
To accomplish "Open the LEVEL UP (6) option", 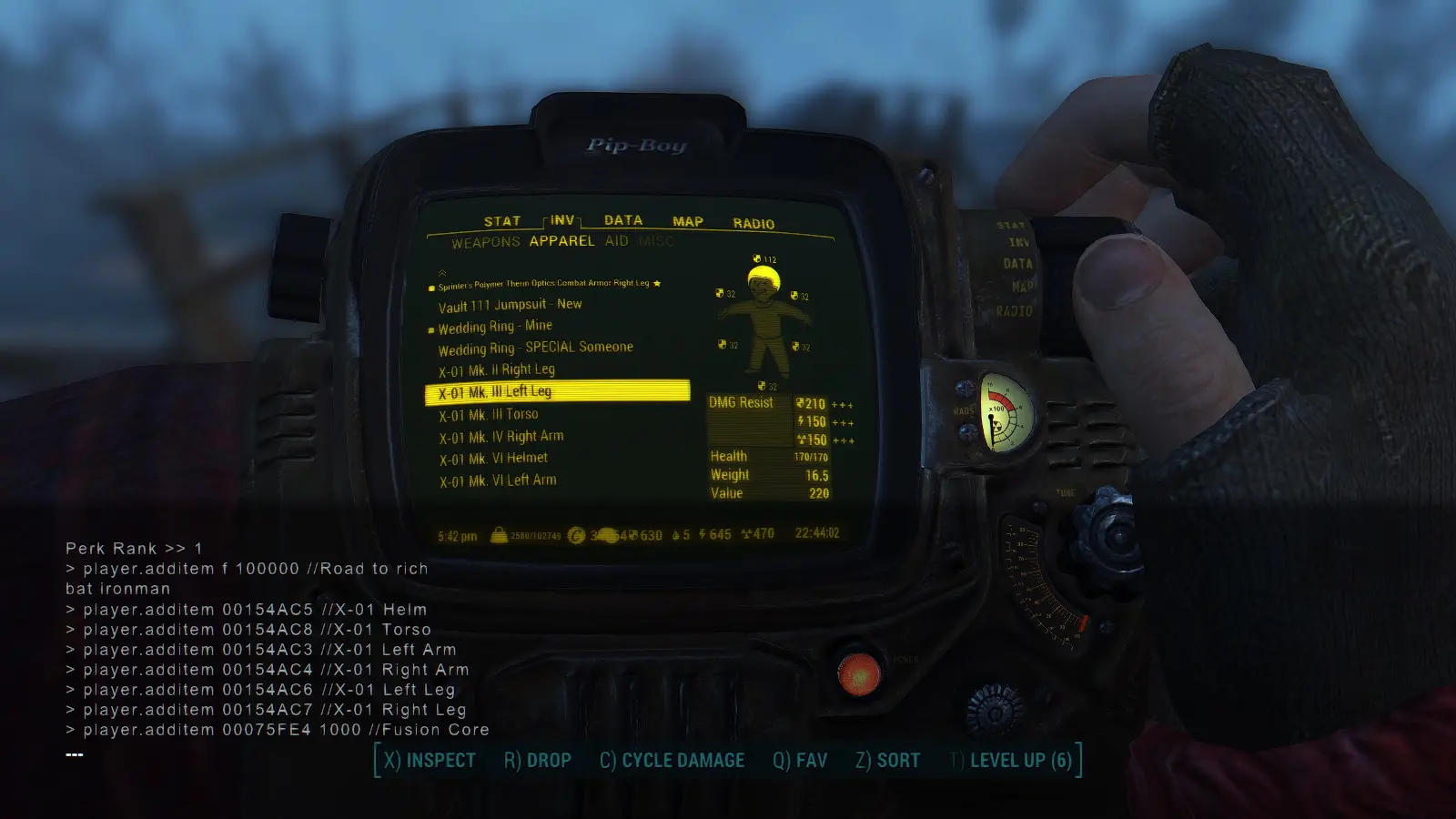I will [1010, 761].
